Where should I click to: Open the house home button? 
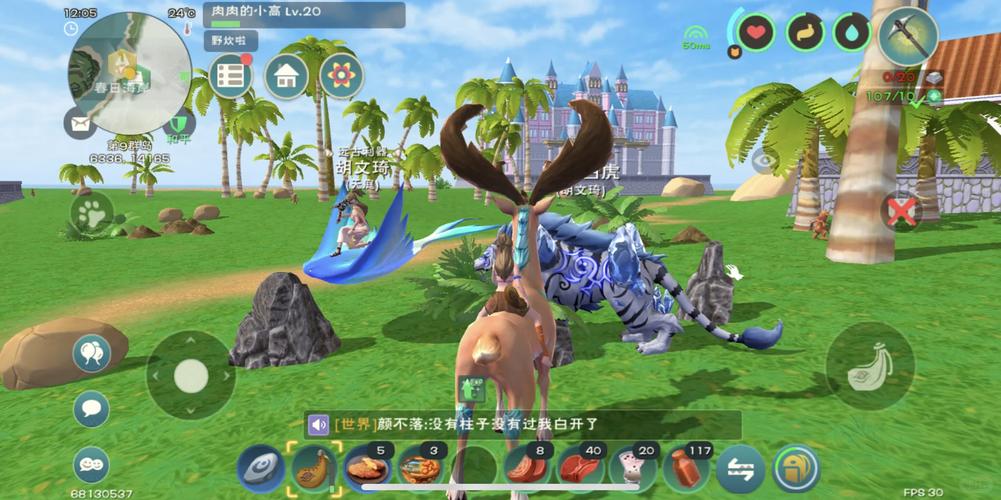pyautogui.click(x=286, y=76)
